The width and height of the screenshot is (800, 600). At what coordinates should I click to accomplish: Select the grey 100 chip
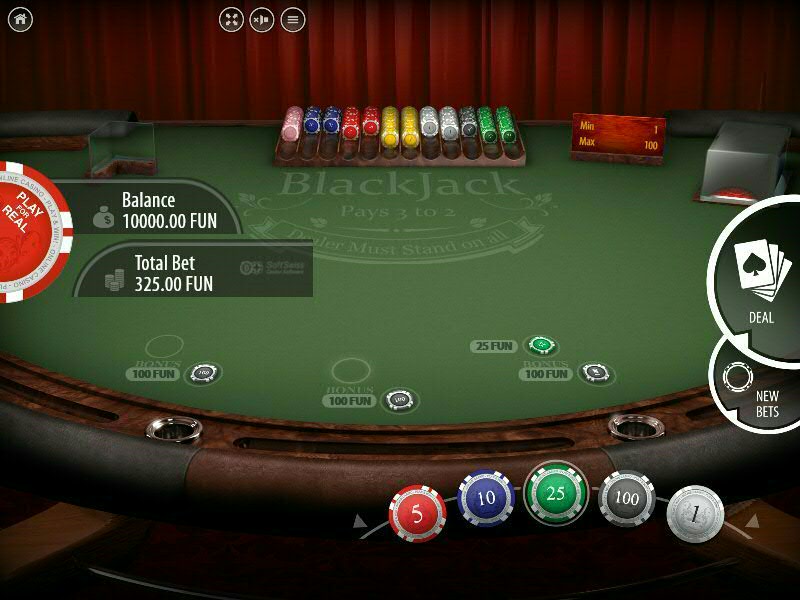click(627, 498)
